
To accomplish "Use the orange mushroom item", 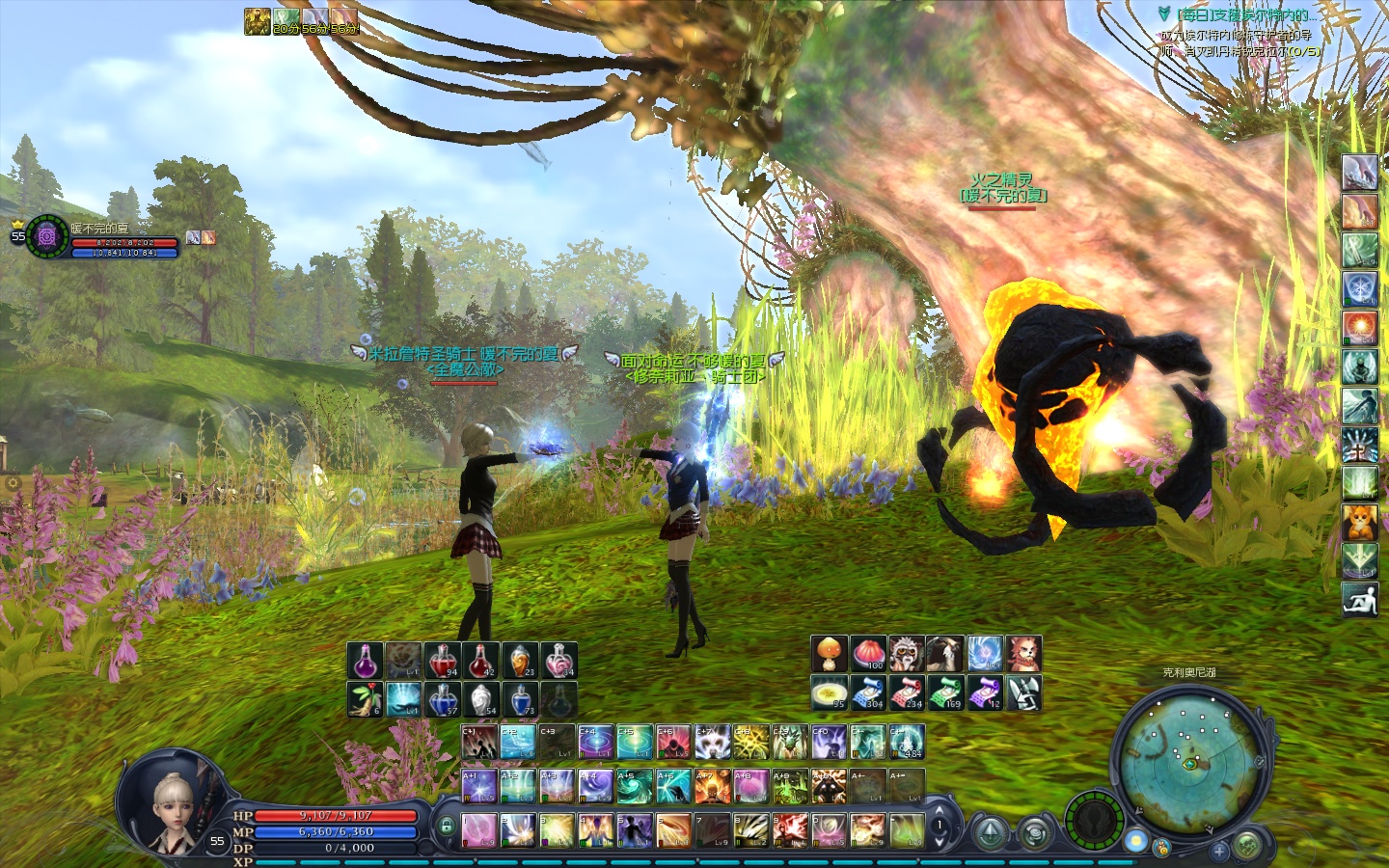I will pos(829,654).
